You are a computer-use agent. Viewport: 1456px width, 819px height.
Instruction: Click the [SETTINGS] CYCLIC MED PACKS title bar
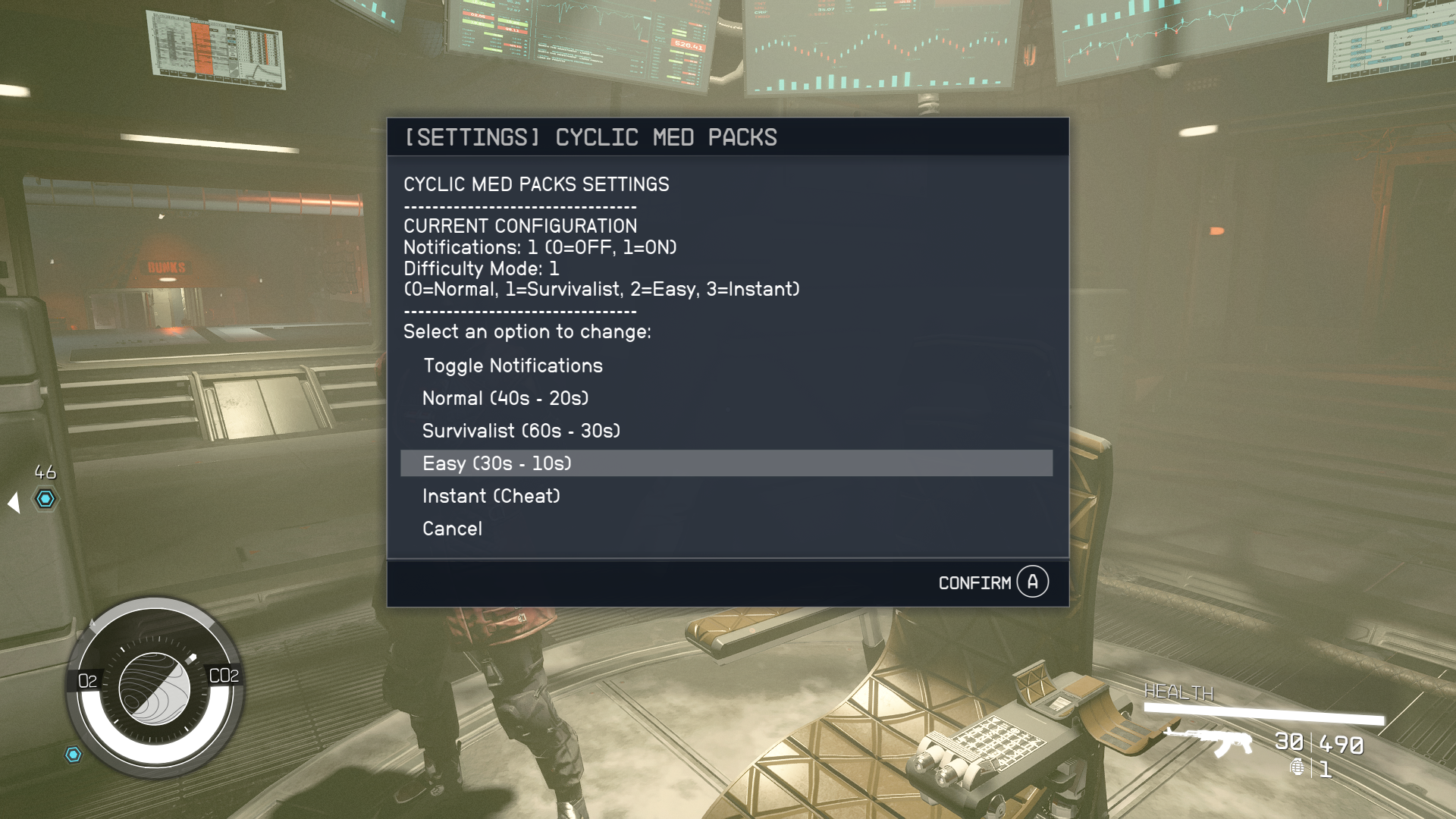(x=591, y=137)
